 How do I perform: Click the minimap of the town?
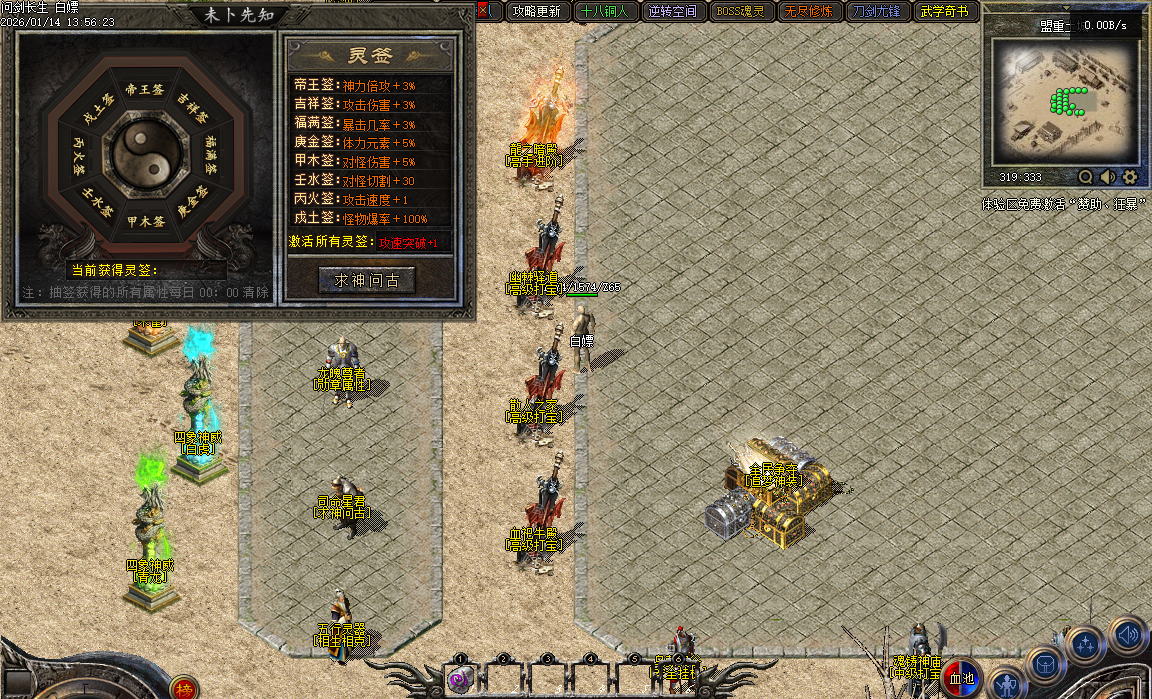1062,100
